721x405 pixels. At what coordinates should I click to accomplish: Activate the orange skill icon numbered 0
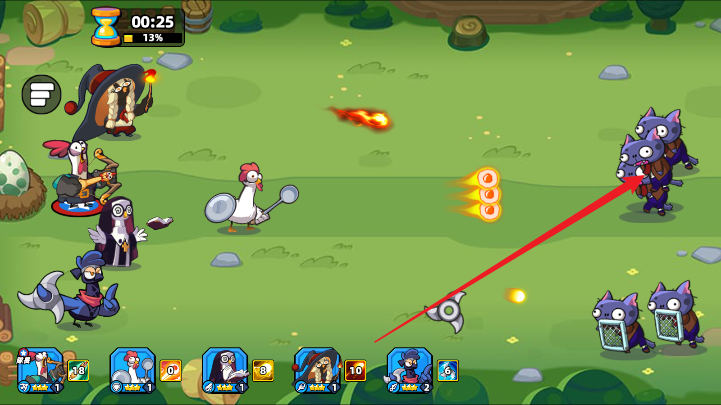(170, 371)
